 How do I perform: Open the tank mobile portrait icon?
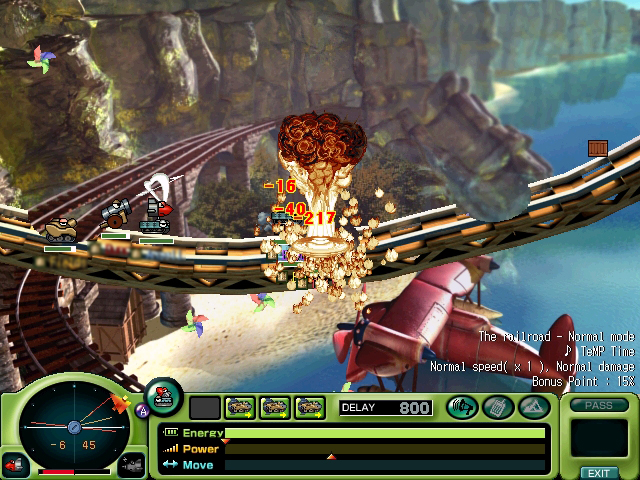pos(163,396)
